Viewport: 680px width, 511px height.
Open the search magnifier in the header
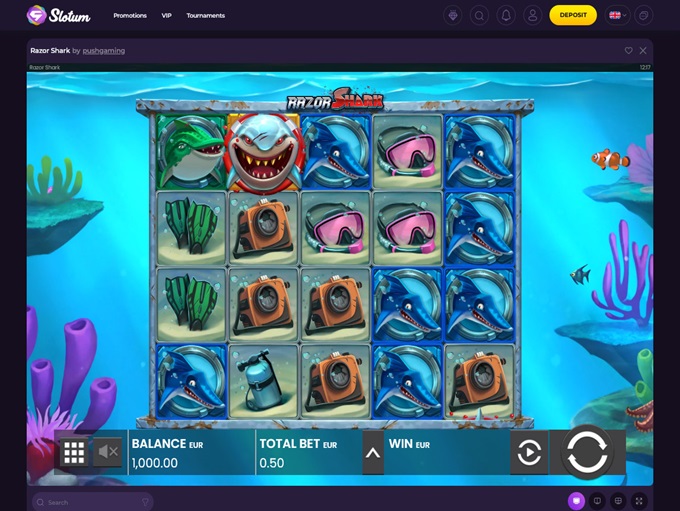click(480, 15)
